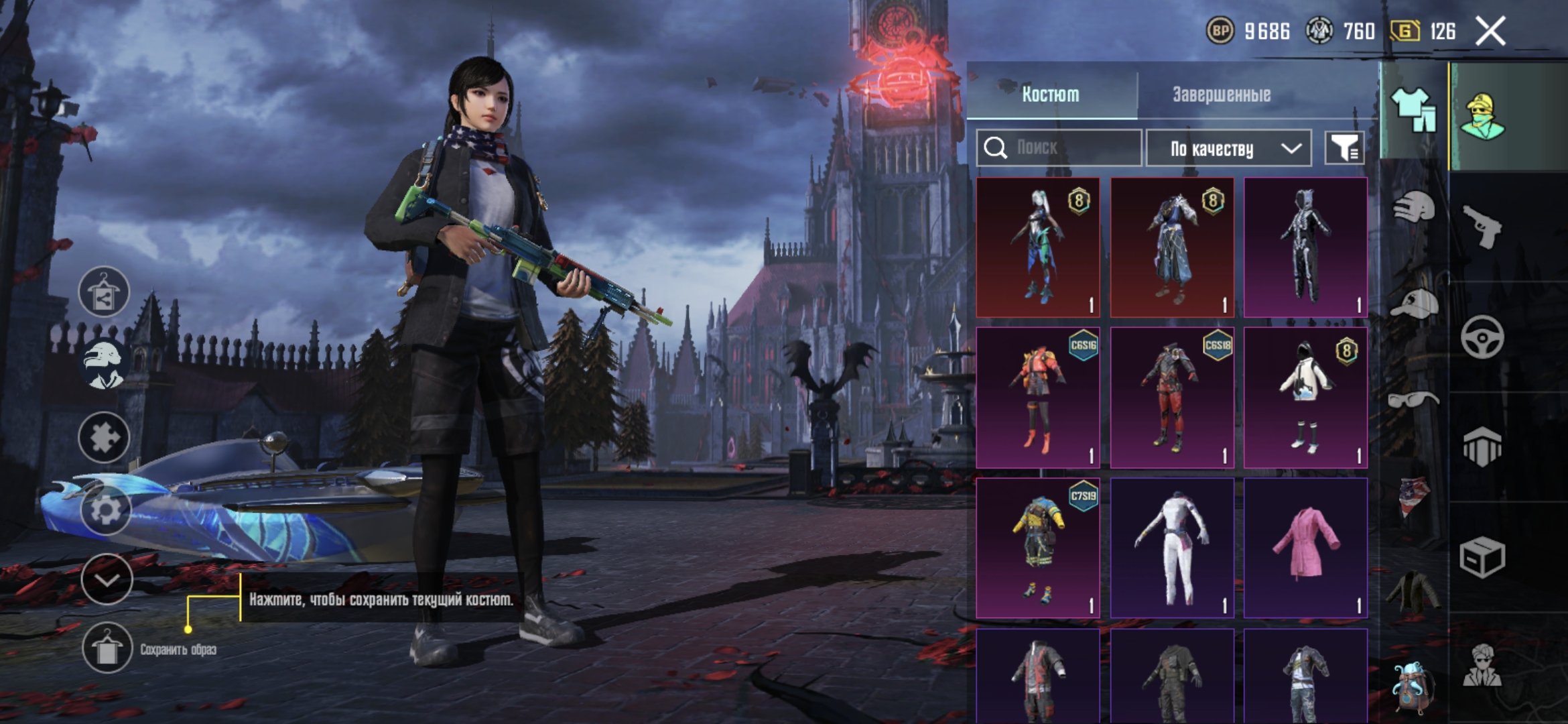Open the puzzle piece button
Viewport: 1568px width, 724px height.
coord(104,438)
